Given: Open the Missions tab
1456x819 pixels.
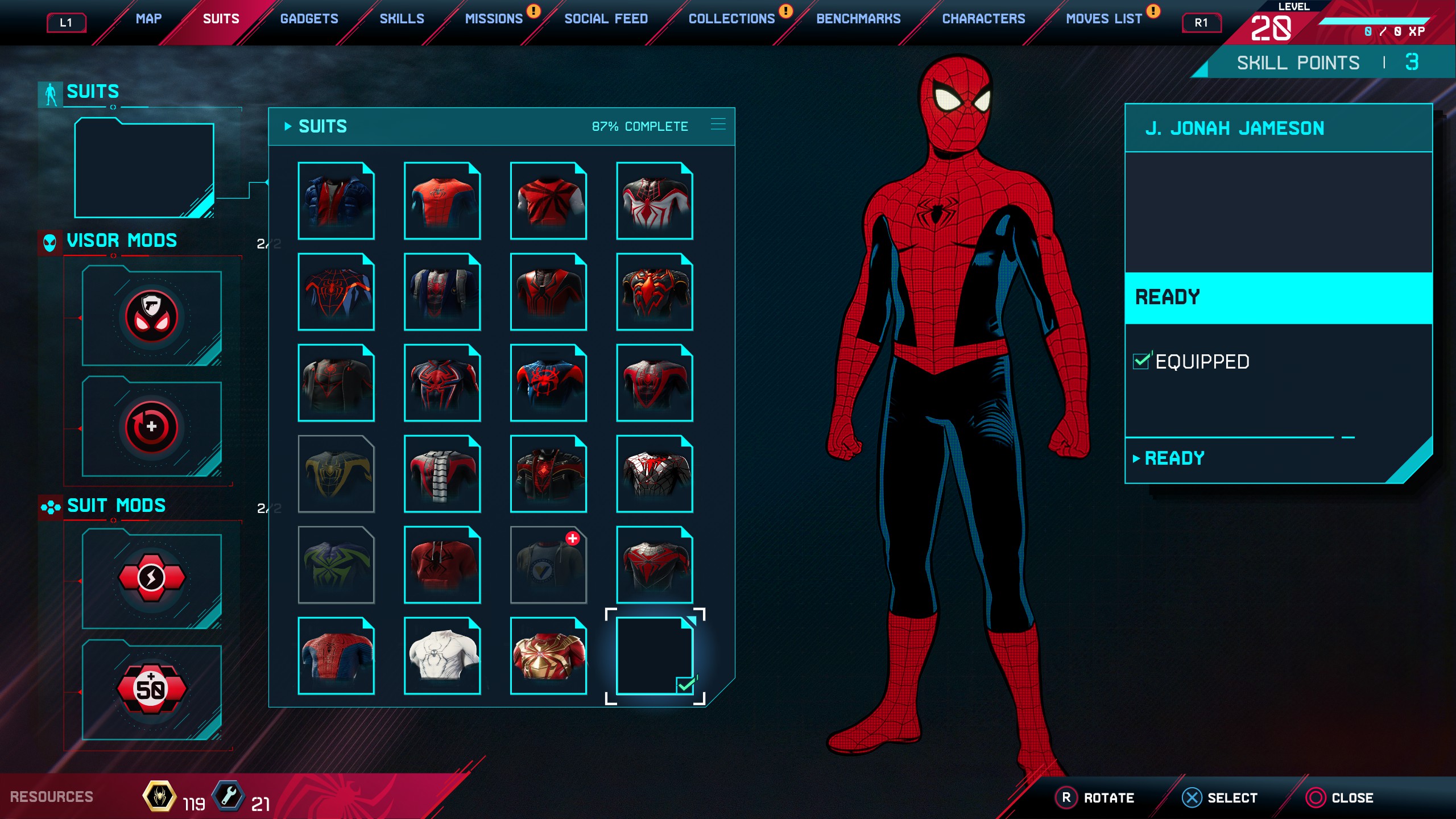Looking at the screenshot, I should tap(494, 19).
